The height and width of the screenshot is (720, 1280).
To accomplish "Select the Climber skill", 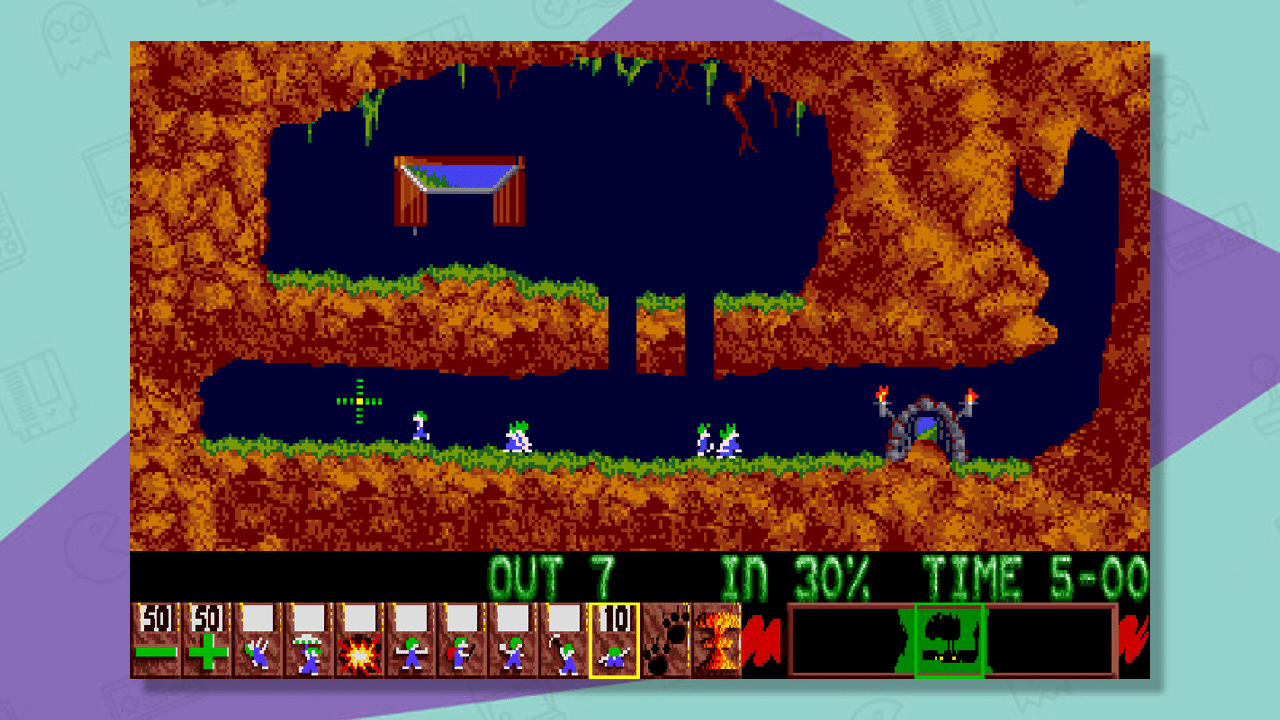I will 253,645.
